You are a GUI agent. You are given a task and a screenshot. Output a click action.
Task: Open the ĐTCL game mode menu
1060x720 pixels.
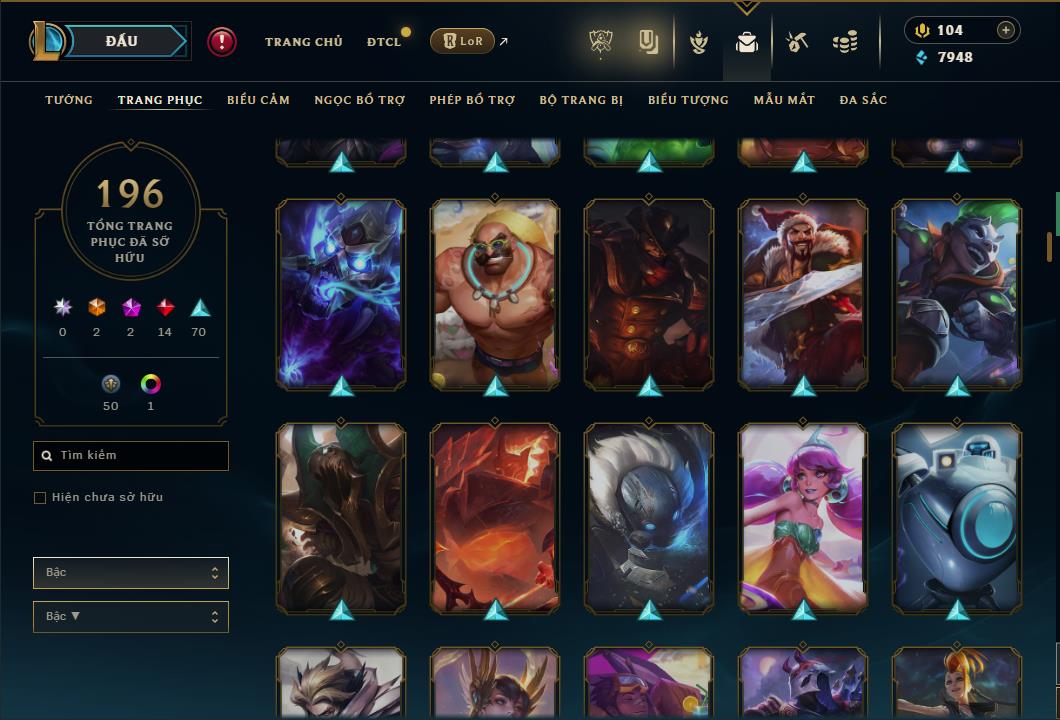(384, 42)
